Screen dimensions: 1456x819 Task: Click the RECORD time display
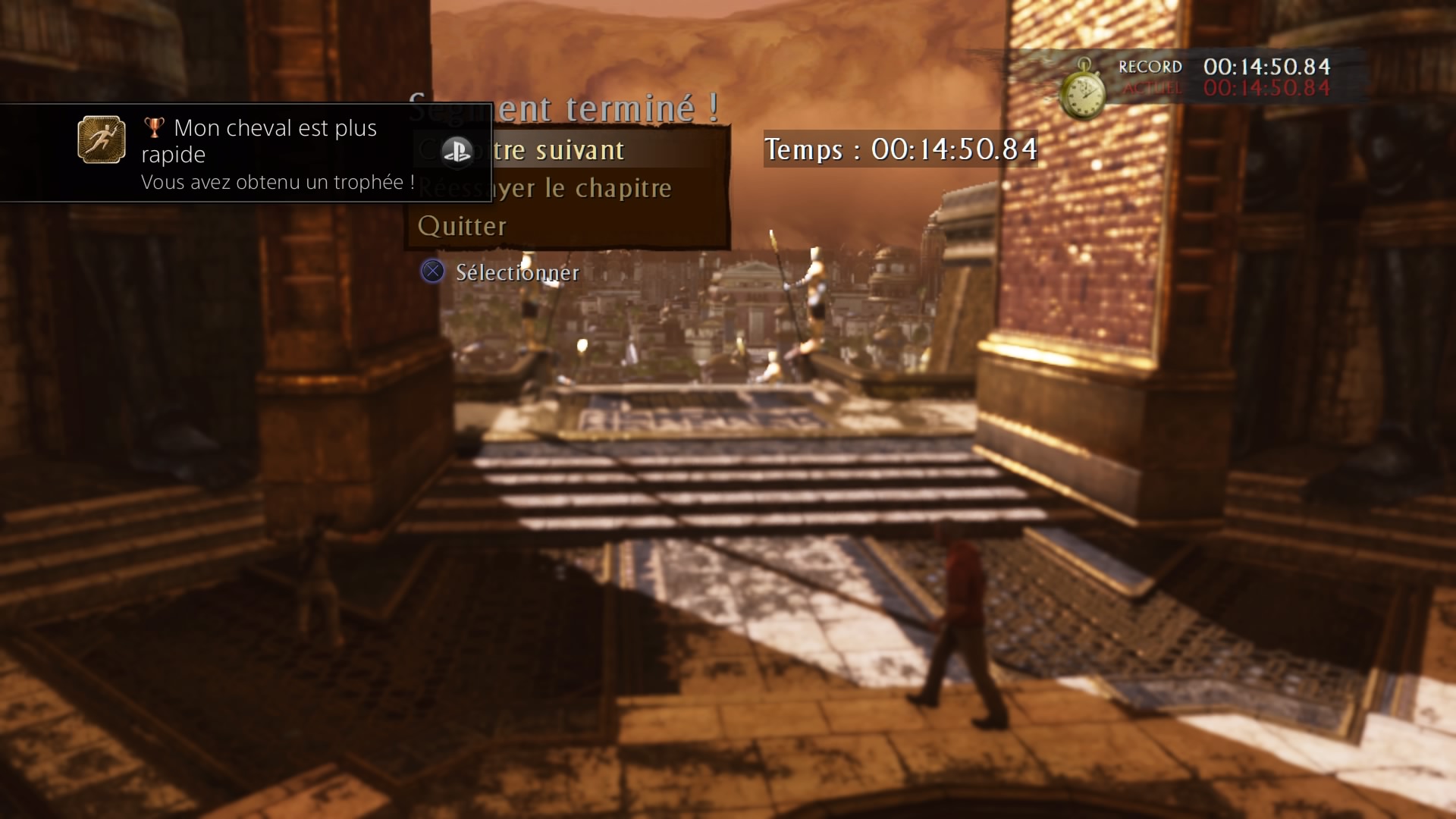click(x=1266, y=67)
